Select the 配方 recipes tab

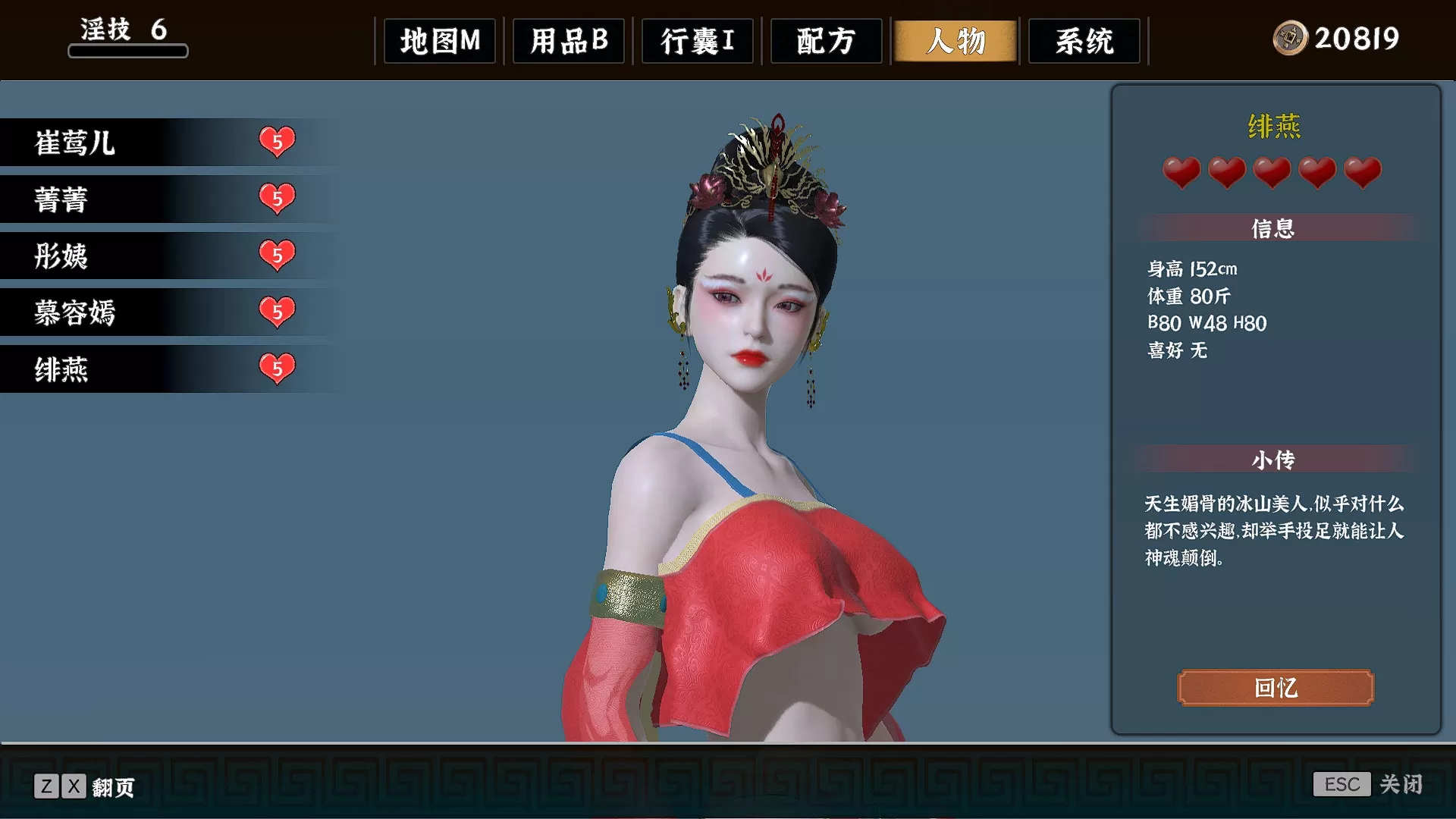827,41
